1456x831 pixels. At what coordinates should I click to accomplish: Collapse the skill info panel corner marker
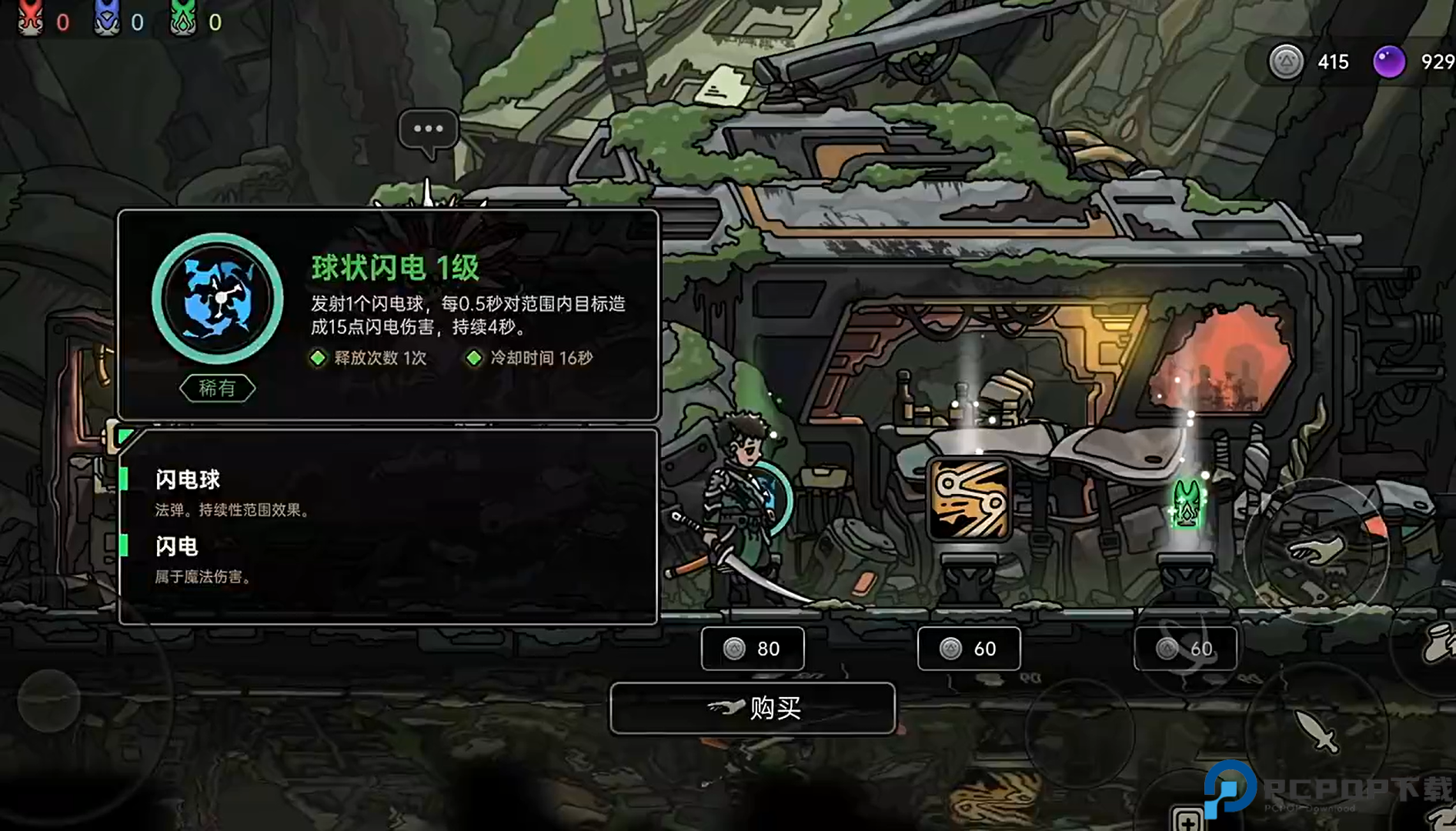[125, 436]
